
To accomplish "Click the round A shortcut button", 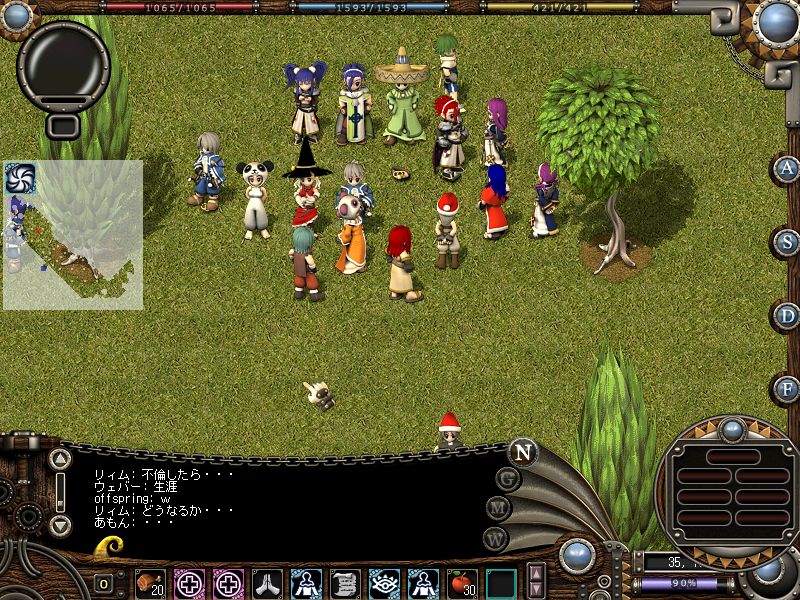I will pyautogui.click(x=787, y=168).
